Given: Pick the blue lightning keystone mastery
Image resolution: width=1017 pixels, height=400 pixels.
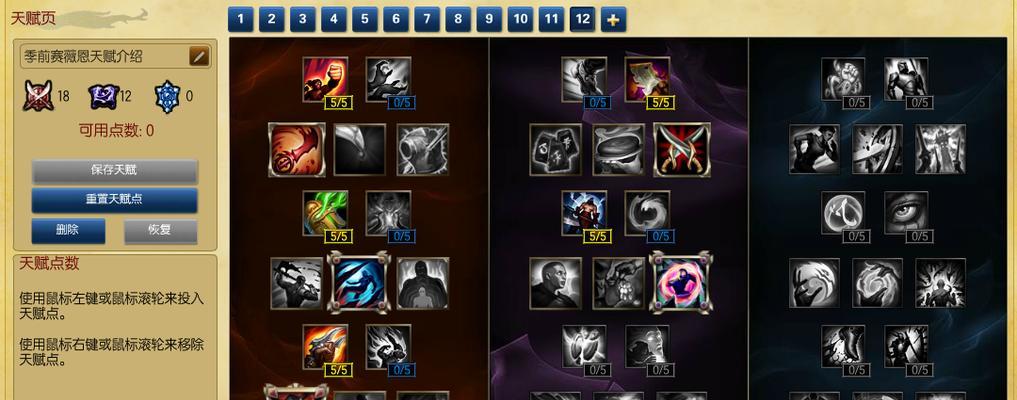Looking at the screenshot, I should click(x=358, y=283).
